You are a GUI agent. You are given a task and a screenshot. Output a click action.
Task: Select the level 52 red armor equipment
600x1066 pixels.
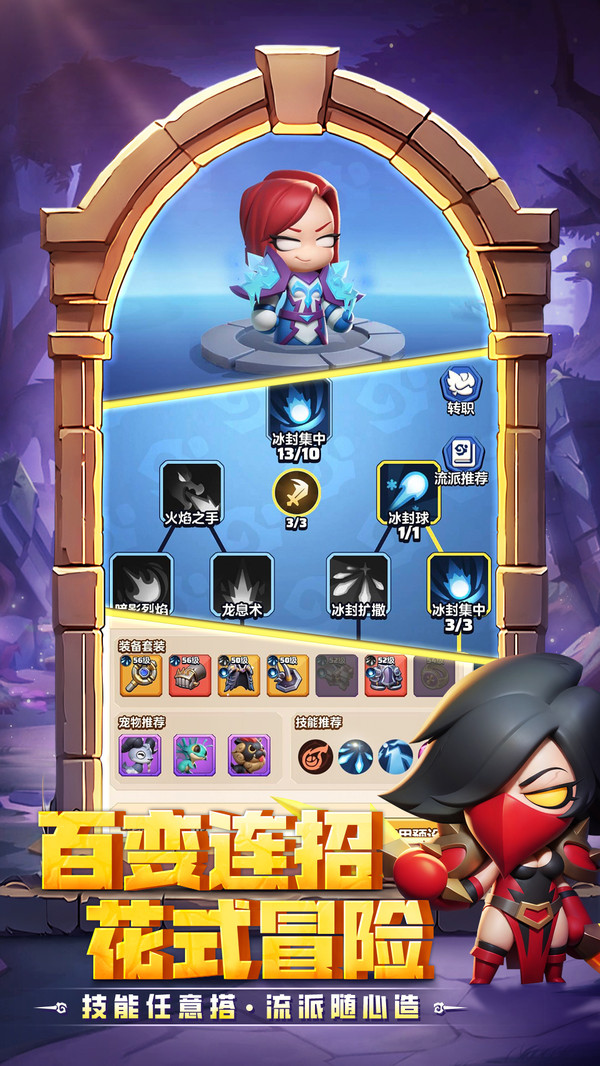(x=385, y=676)
